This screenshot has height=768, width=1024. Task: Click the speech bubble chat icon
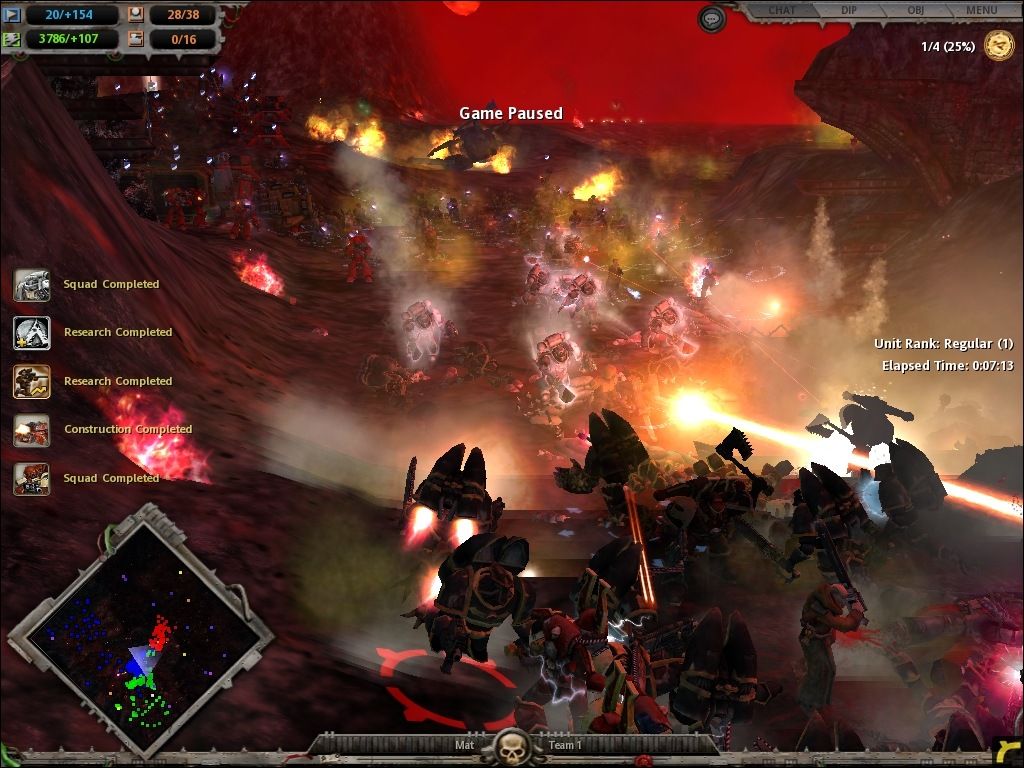pyautogui.click(x=711, y=18)
